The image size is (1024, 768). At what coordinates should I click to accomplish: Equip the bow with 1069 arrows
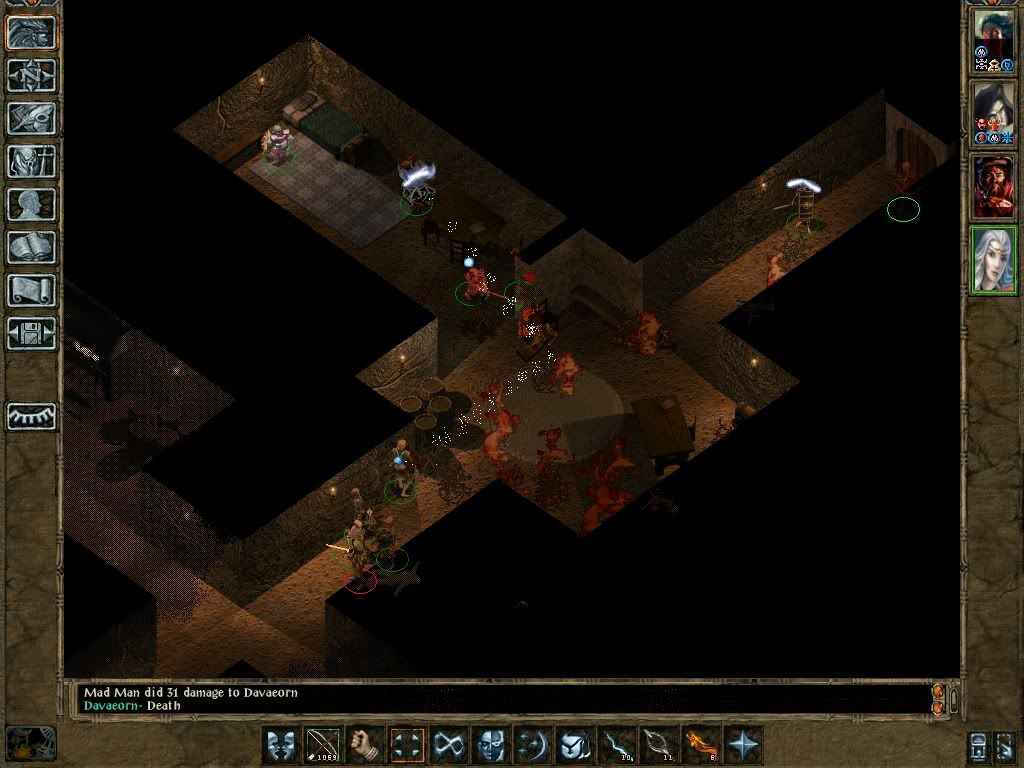click(323, 745)
